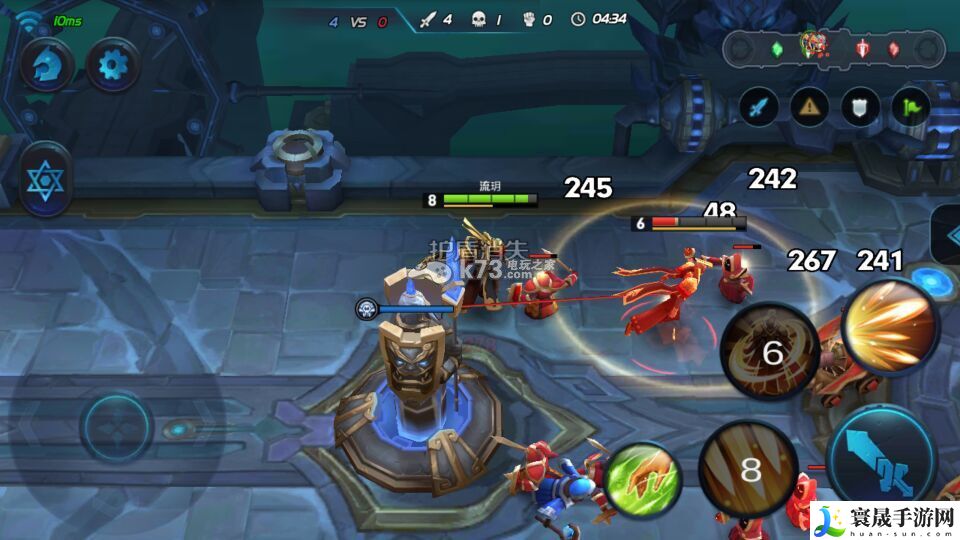Image resolution: width=960 pixels, height=540 pixels.
Task: Expand the collapsed side panel arrow
Action: point(946,237)
